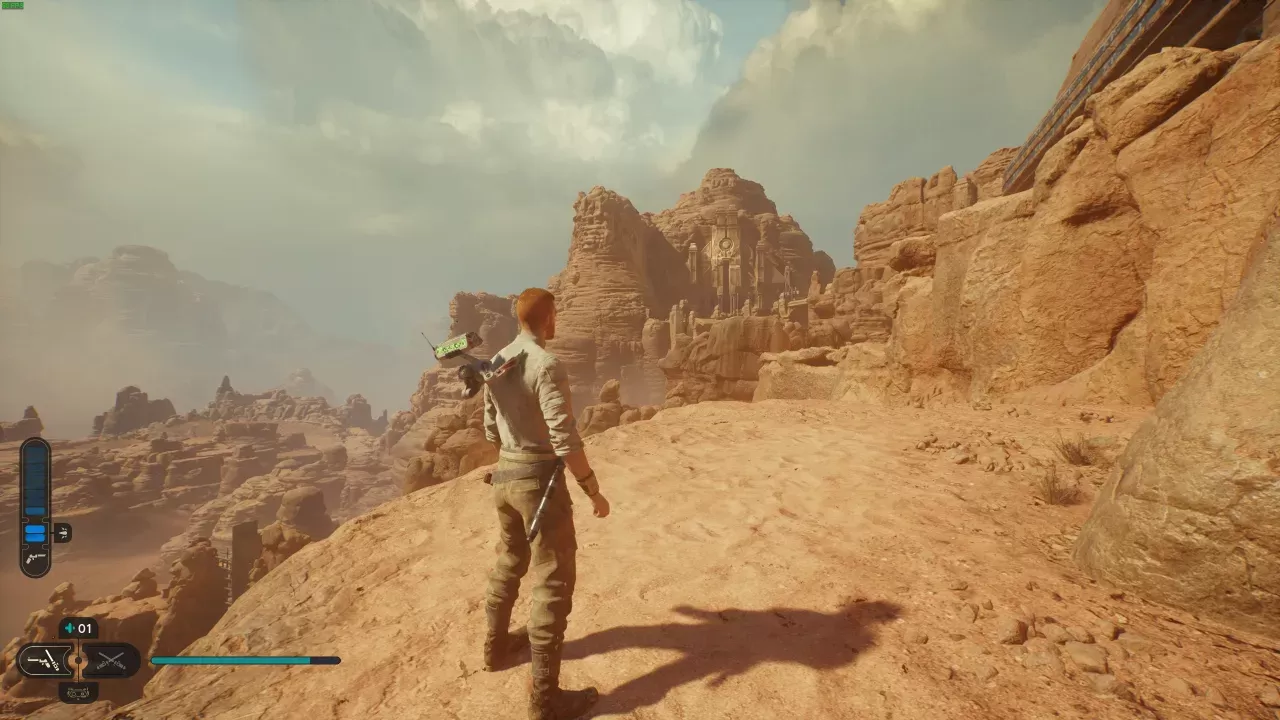Select the blaster and lightsaber stance slot
The image size is (1280, 720).
[46, 660]
